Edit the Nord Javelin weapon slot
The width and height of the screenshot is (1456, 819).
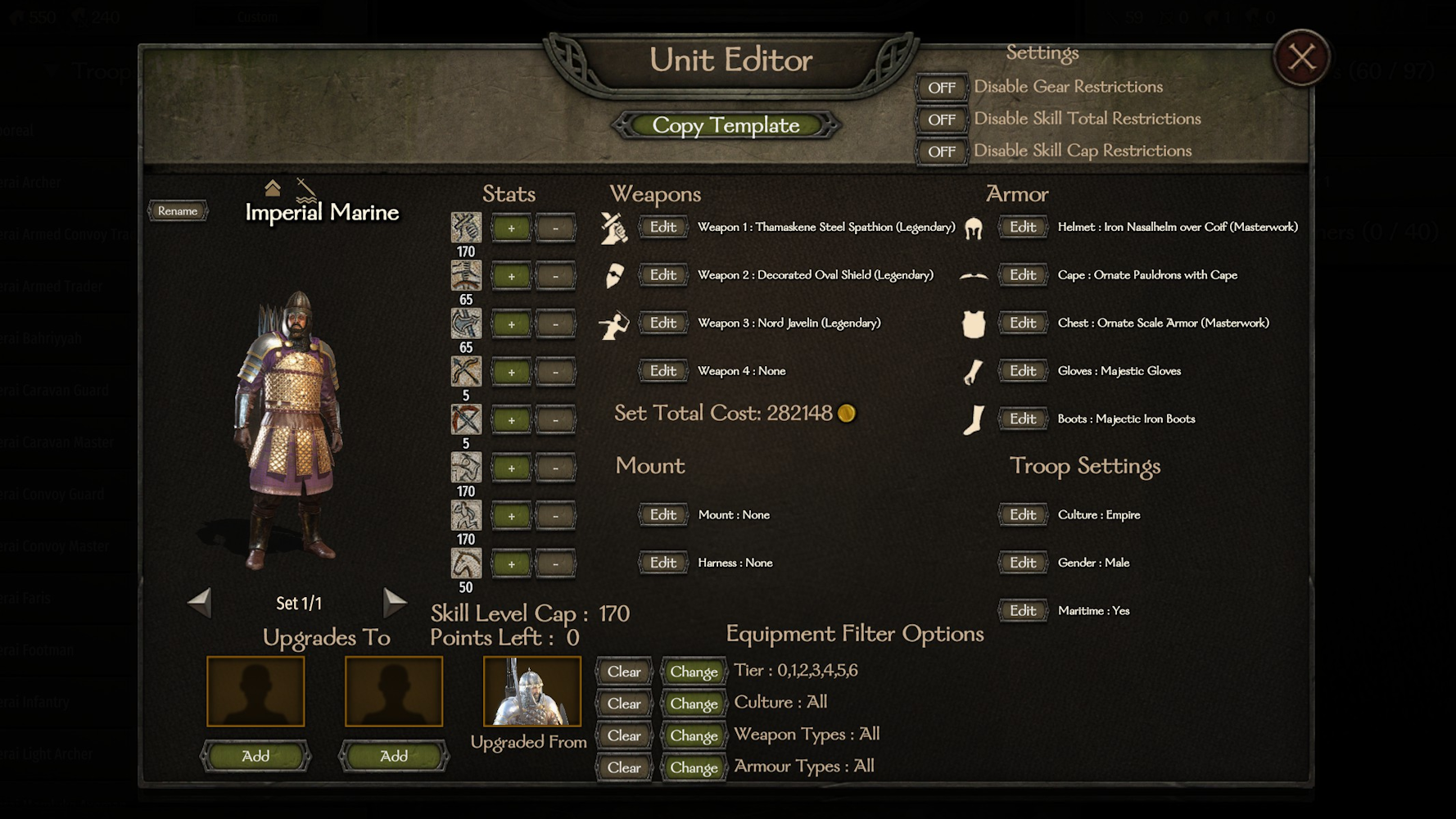tap(662, 323)
